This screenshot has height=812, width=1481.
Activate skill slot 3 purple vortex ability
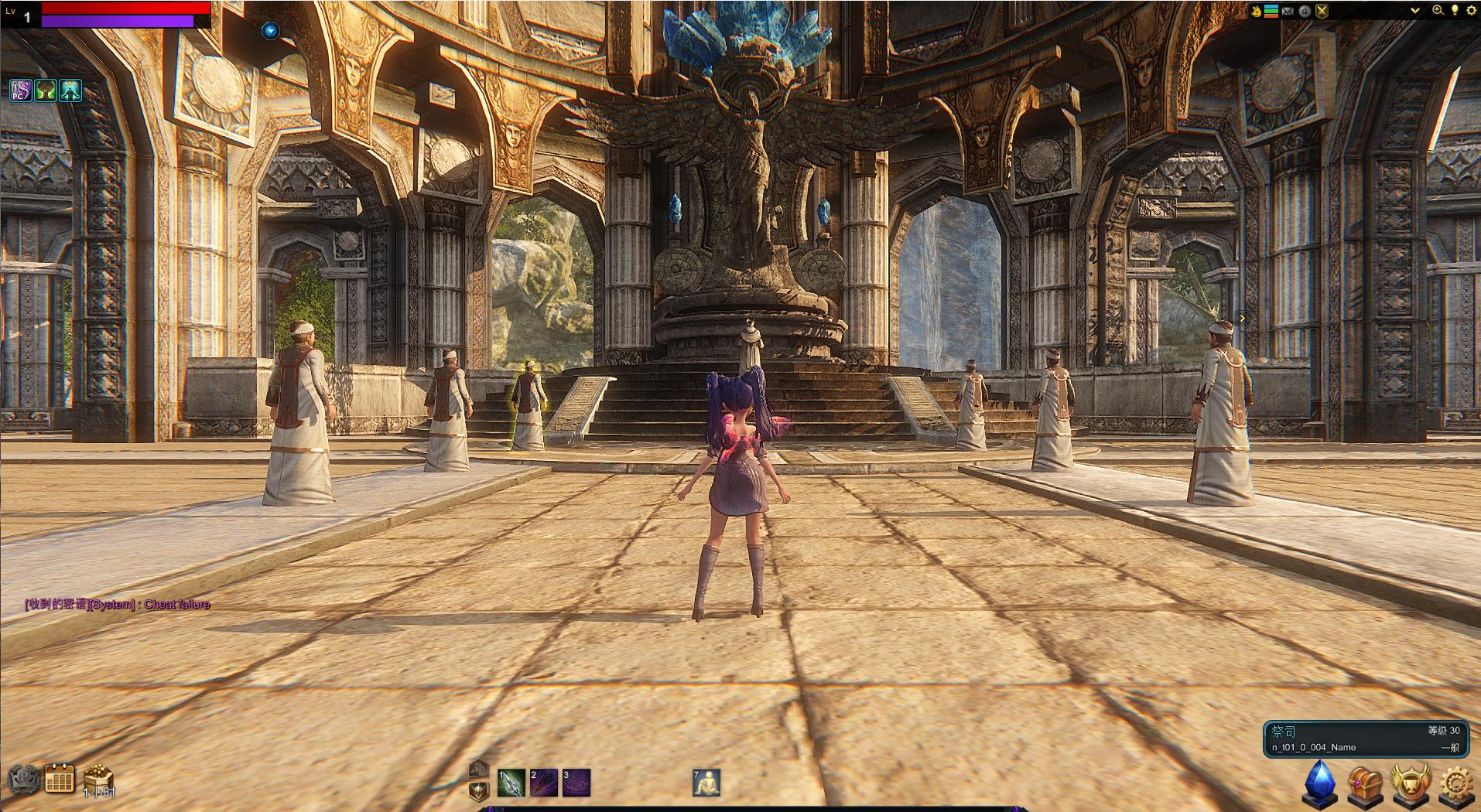pos(576,783)
